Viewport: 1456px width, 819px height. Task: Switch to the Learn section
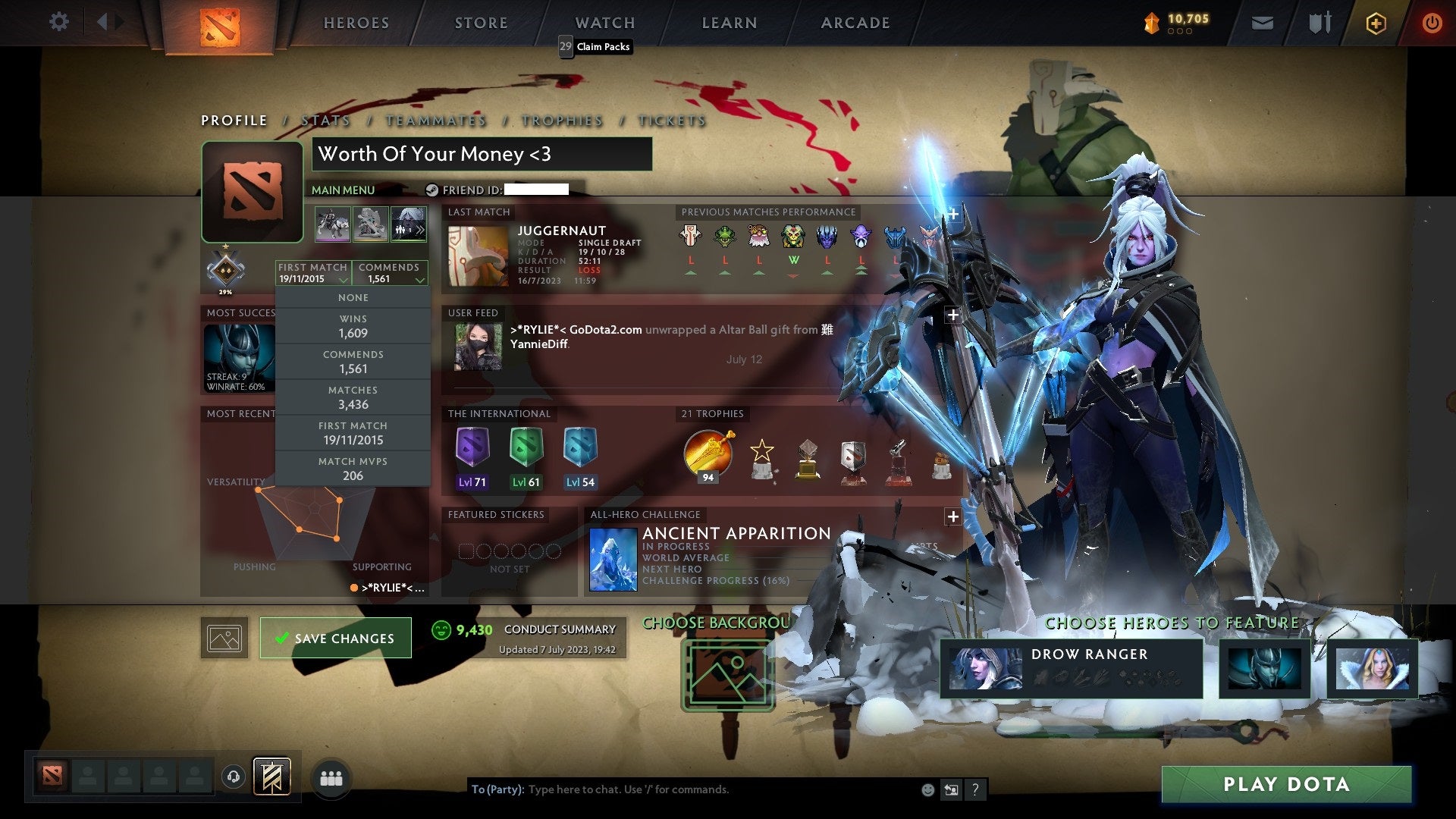pyautogui.click(x=729, y=23)
